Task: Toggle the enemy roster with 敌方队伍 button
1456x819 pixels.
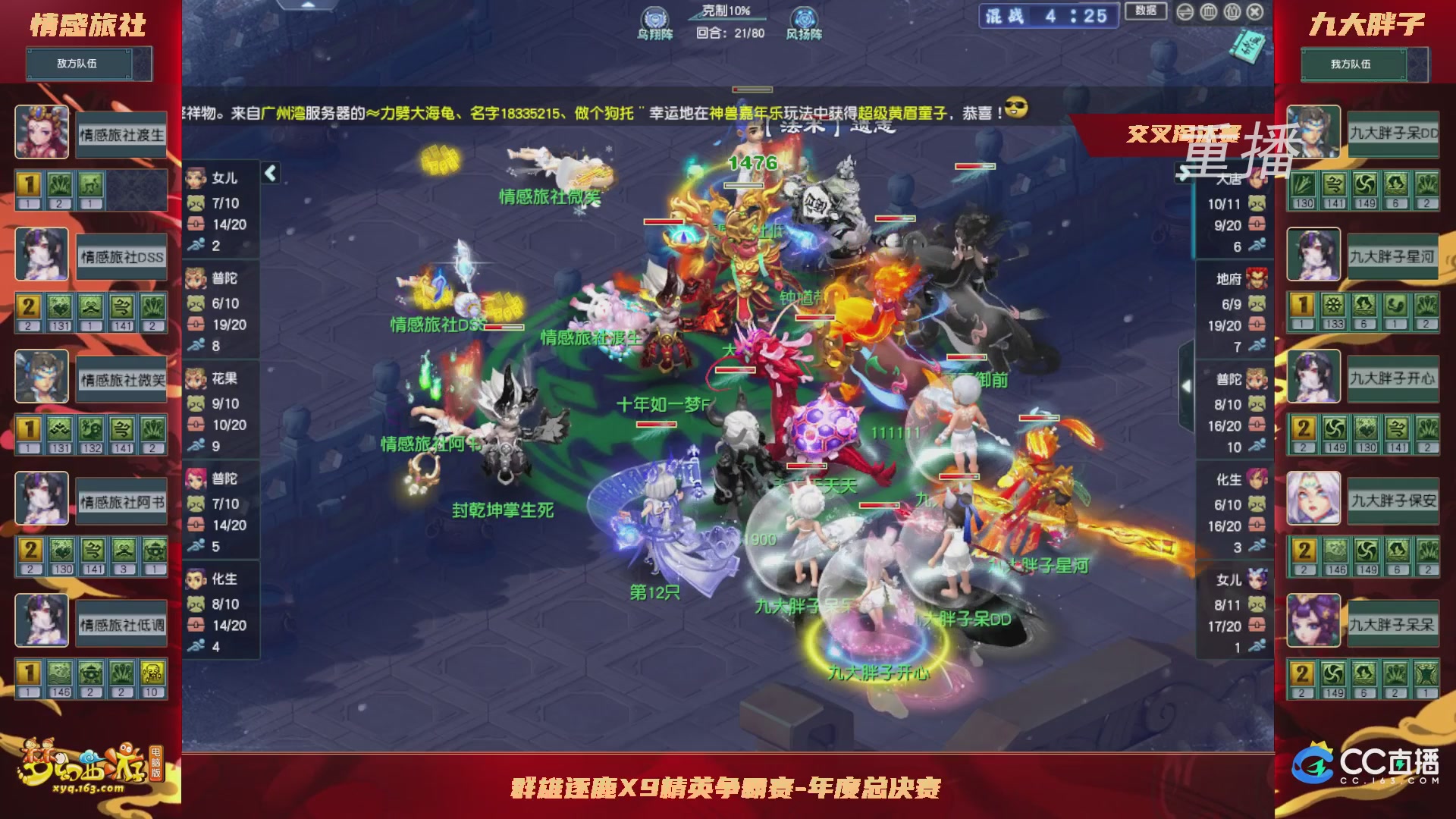Action: 89,64
